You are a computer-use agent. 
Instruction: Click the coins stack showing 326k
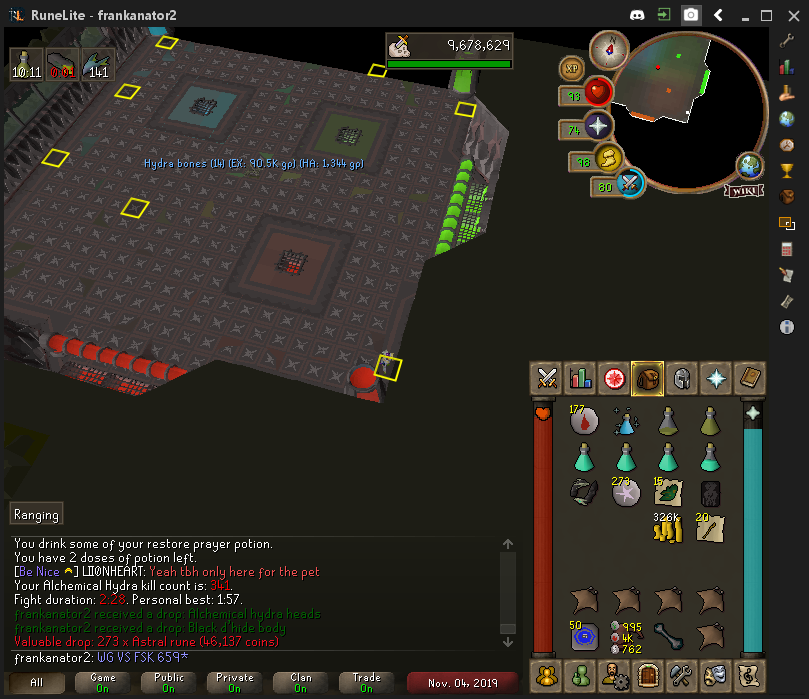coord(668,529)
